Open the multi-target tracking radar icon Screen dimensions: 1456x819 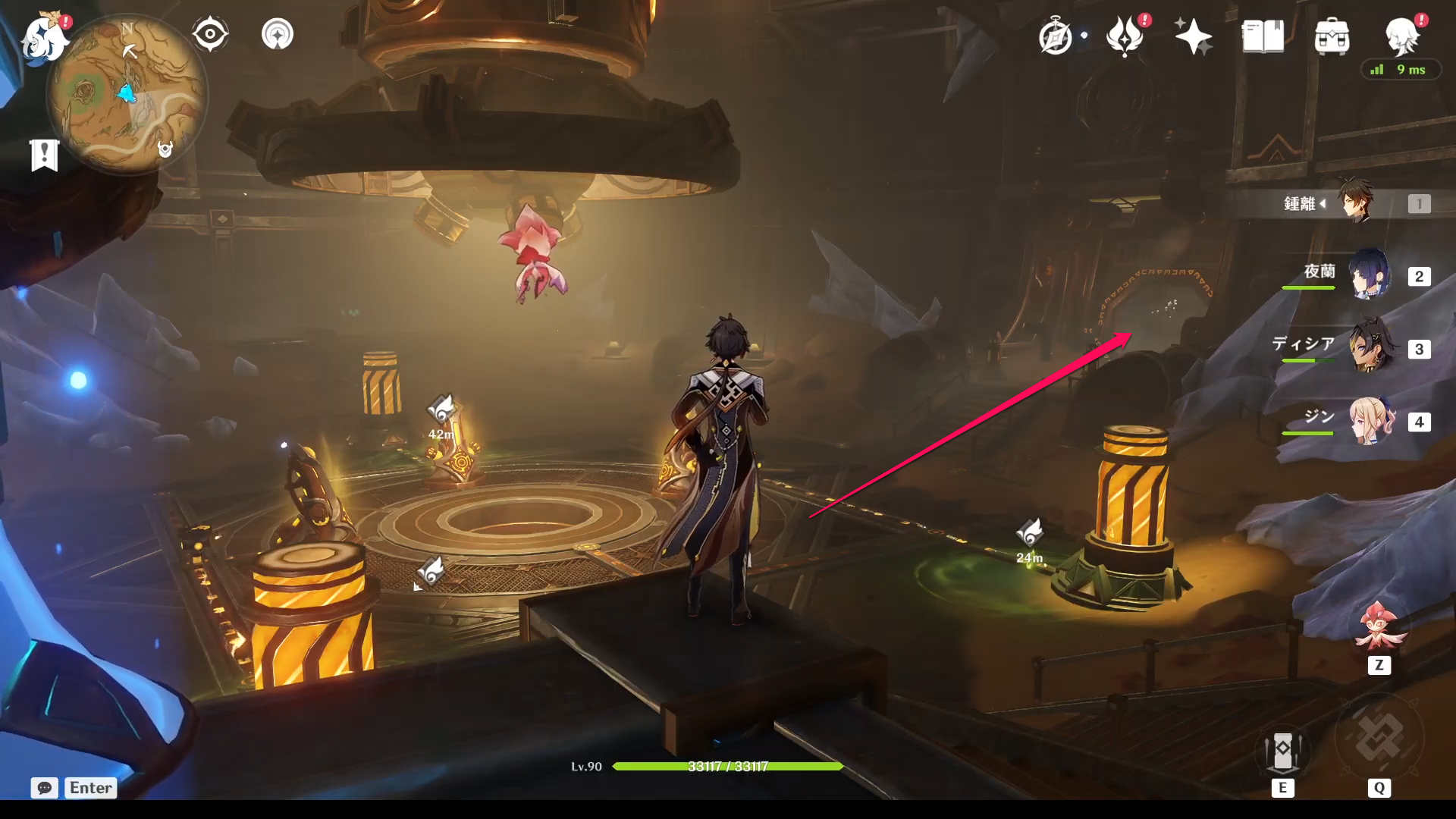[x=278, y=35]
